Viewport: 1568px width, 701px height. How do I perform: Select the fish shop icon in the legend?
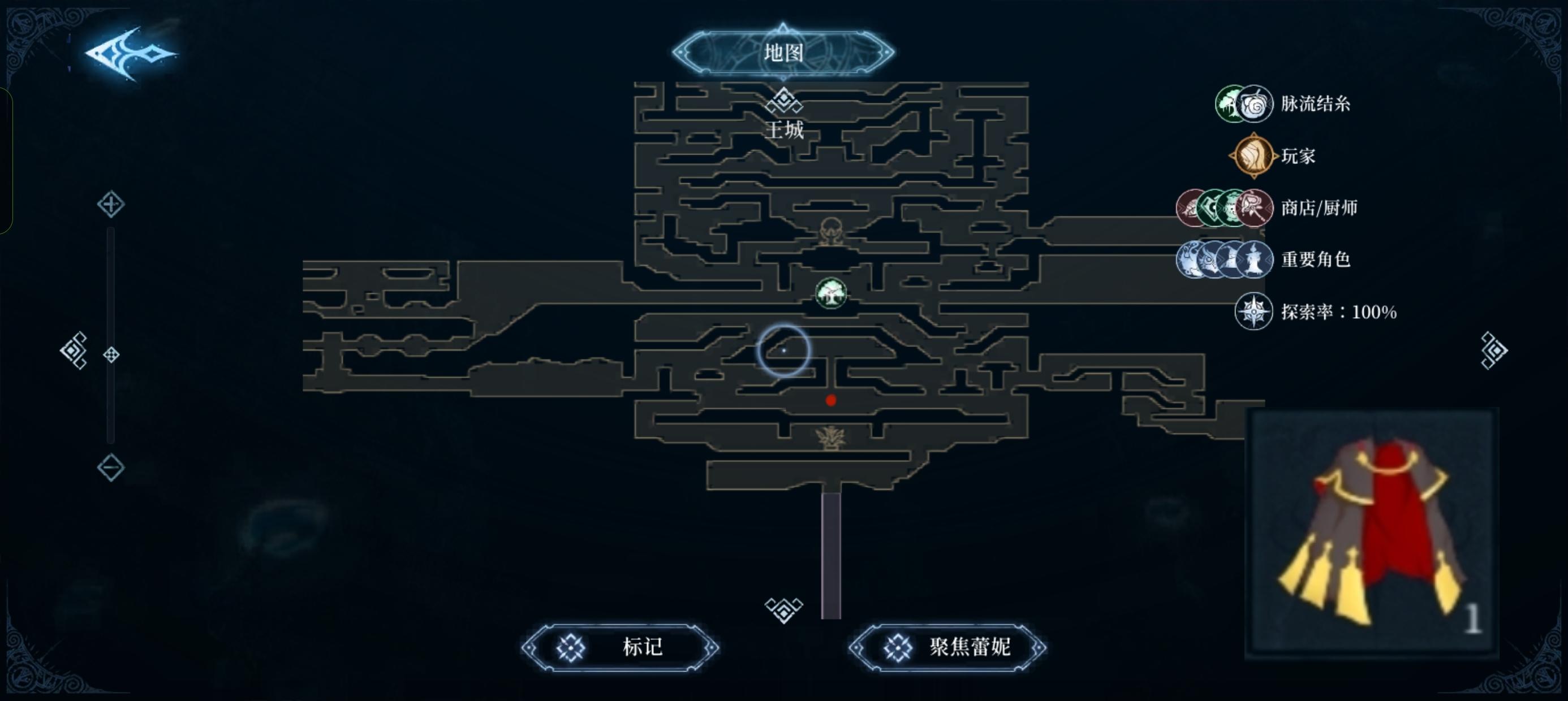[x=1189, y=208]
